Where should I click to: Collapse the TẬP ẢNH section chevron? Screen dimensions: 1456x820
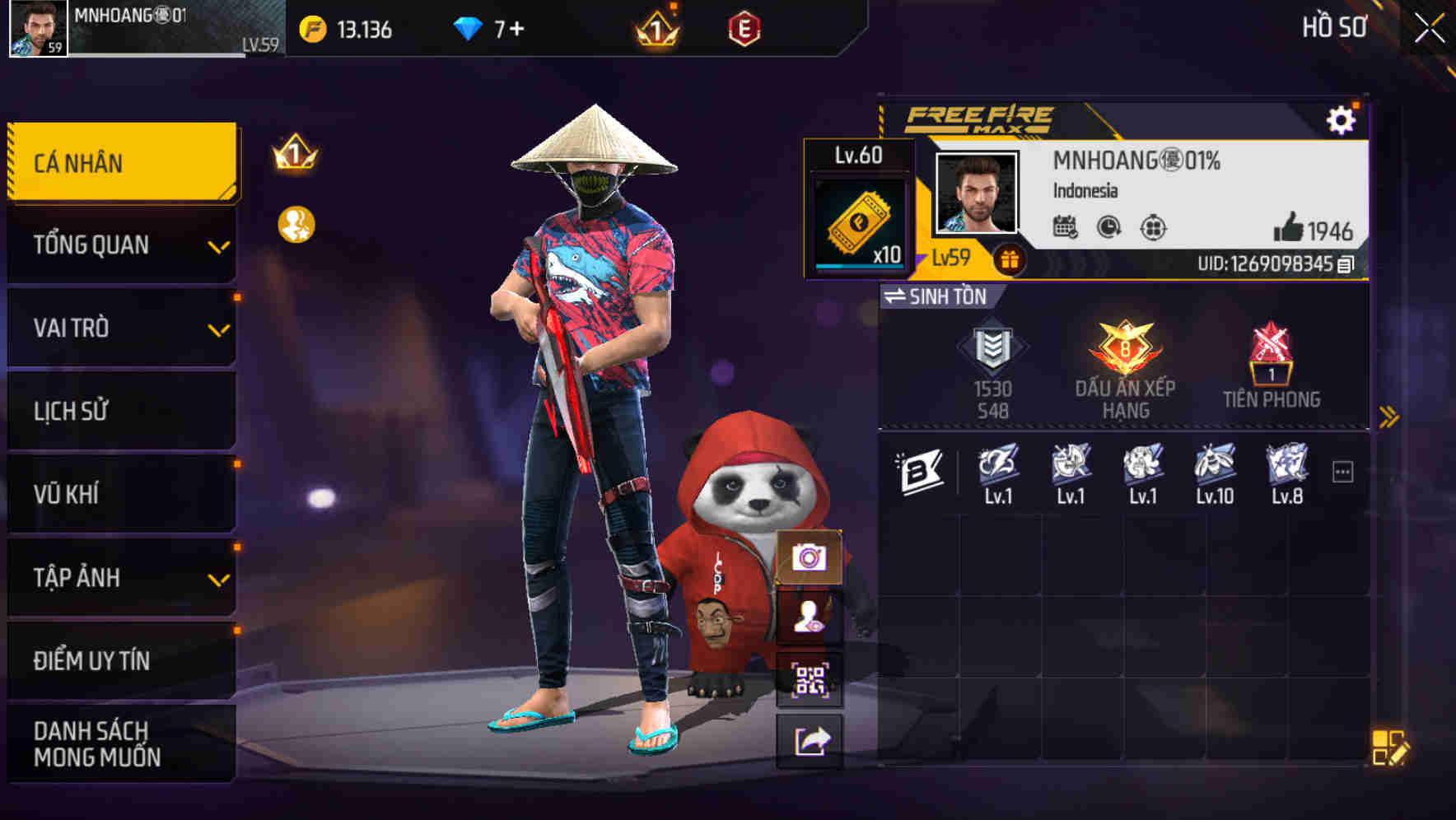click(217, 580)
